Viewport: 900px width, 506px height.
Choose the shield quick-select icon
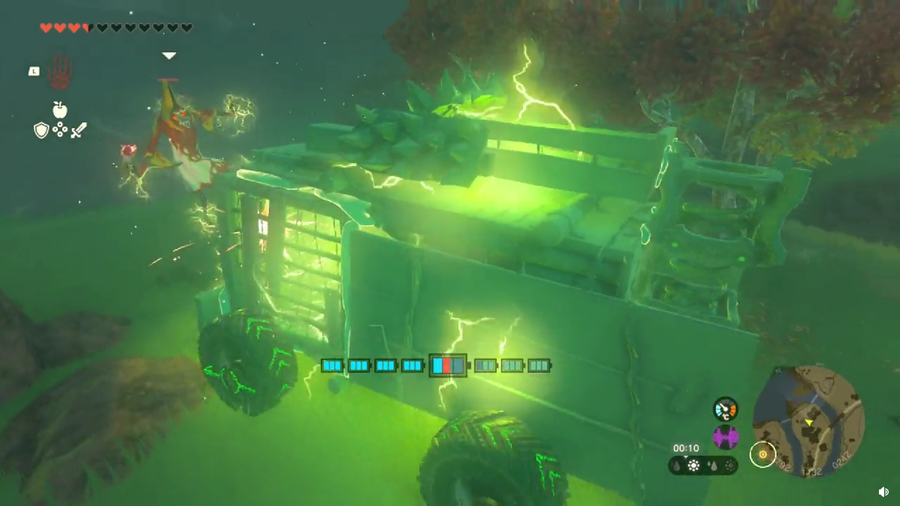41,130
